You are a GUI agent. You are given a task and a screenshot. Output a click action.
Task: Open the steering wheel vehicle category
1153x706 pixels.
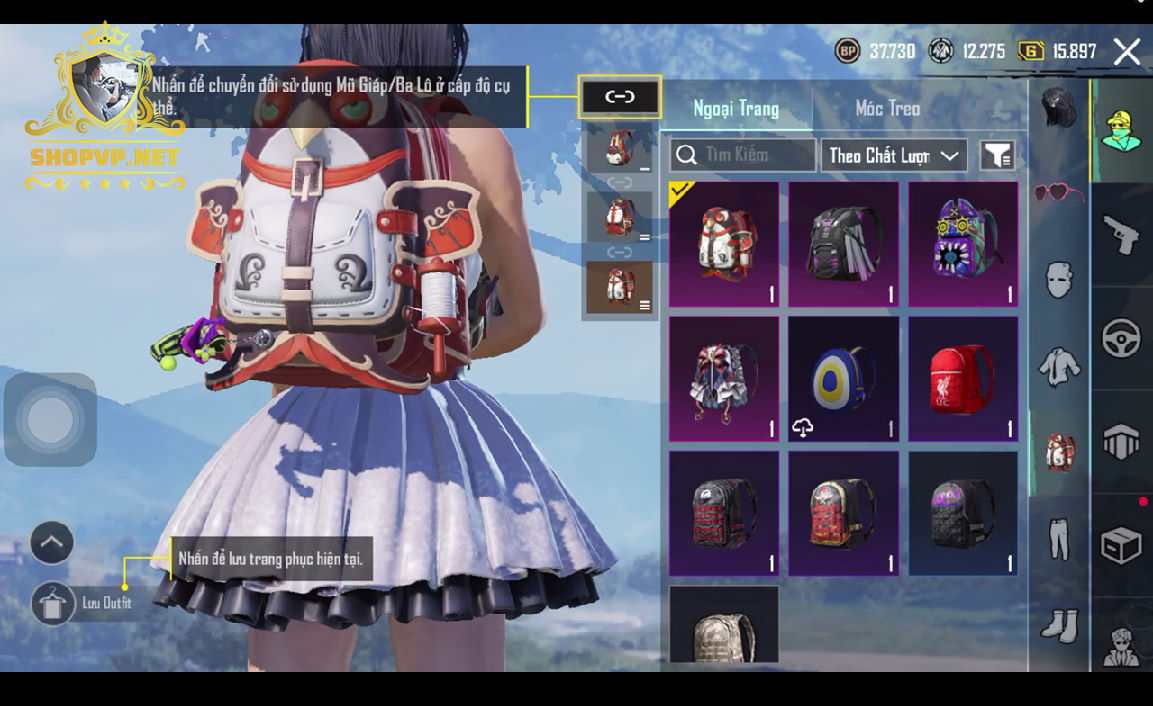[x=1121, y=338]
